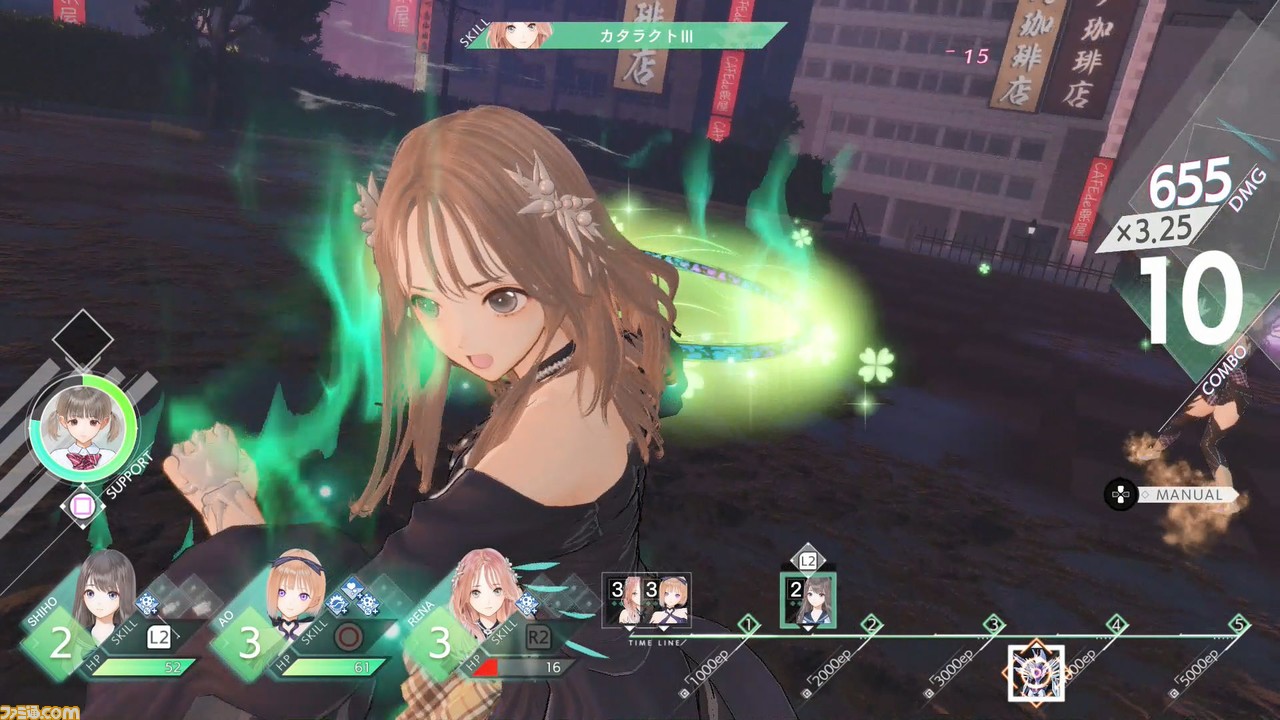Click the 1000ep gear 1 timeline marker
The width and height of the screenshot is (1280, 720).
[748, 625]
